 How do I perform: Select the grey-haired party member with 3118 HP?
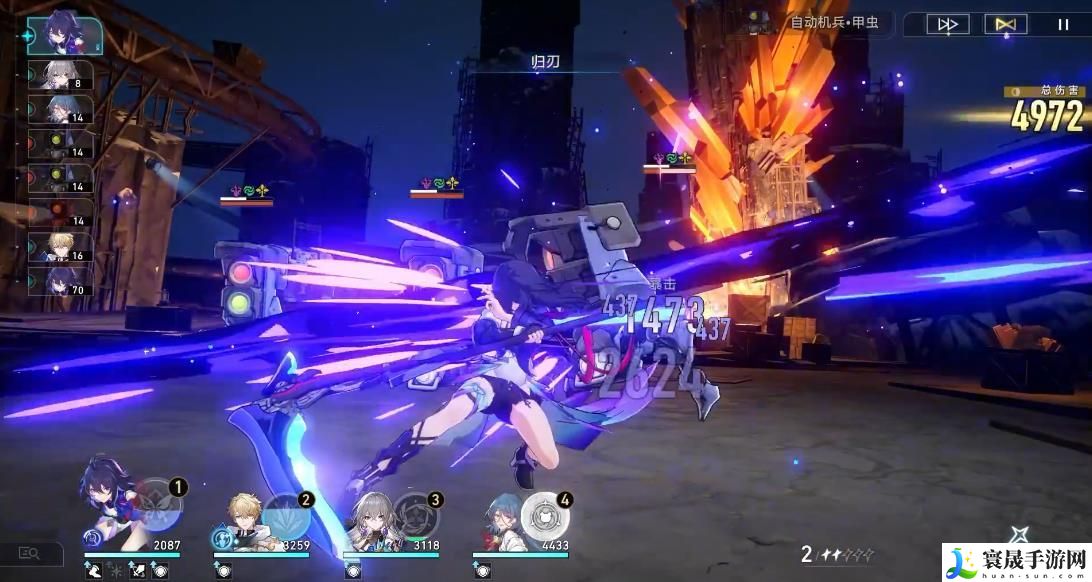(x=372, y=518)
